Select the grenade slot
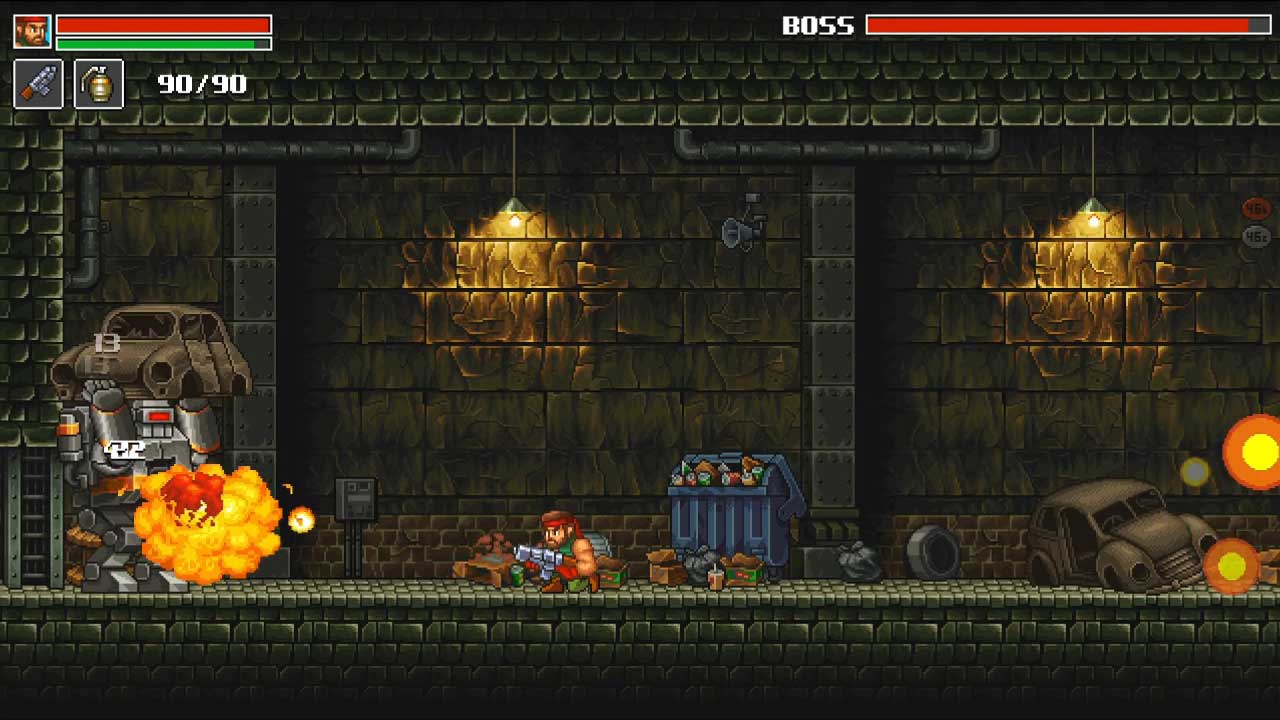 point(99,84)
